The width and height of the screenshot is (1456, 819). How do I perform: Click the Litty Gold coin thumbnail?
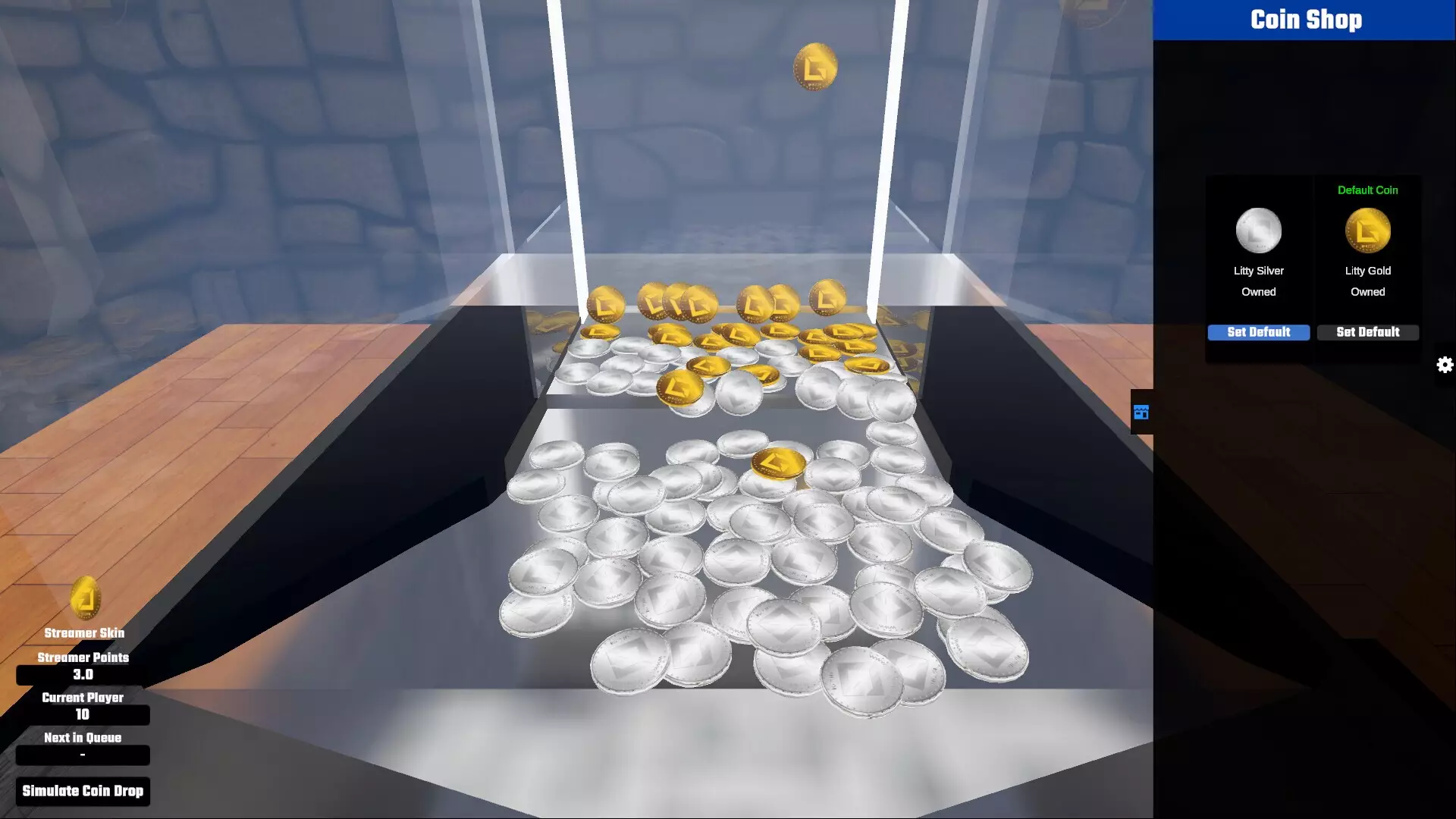tap(1367, 230)
